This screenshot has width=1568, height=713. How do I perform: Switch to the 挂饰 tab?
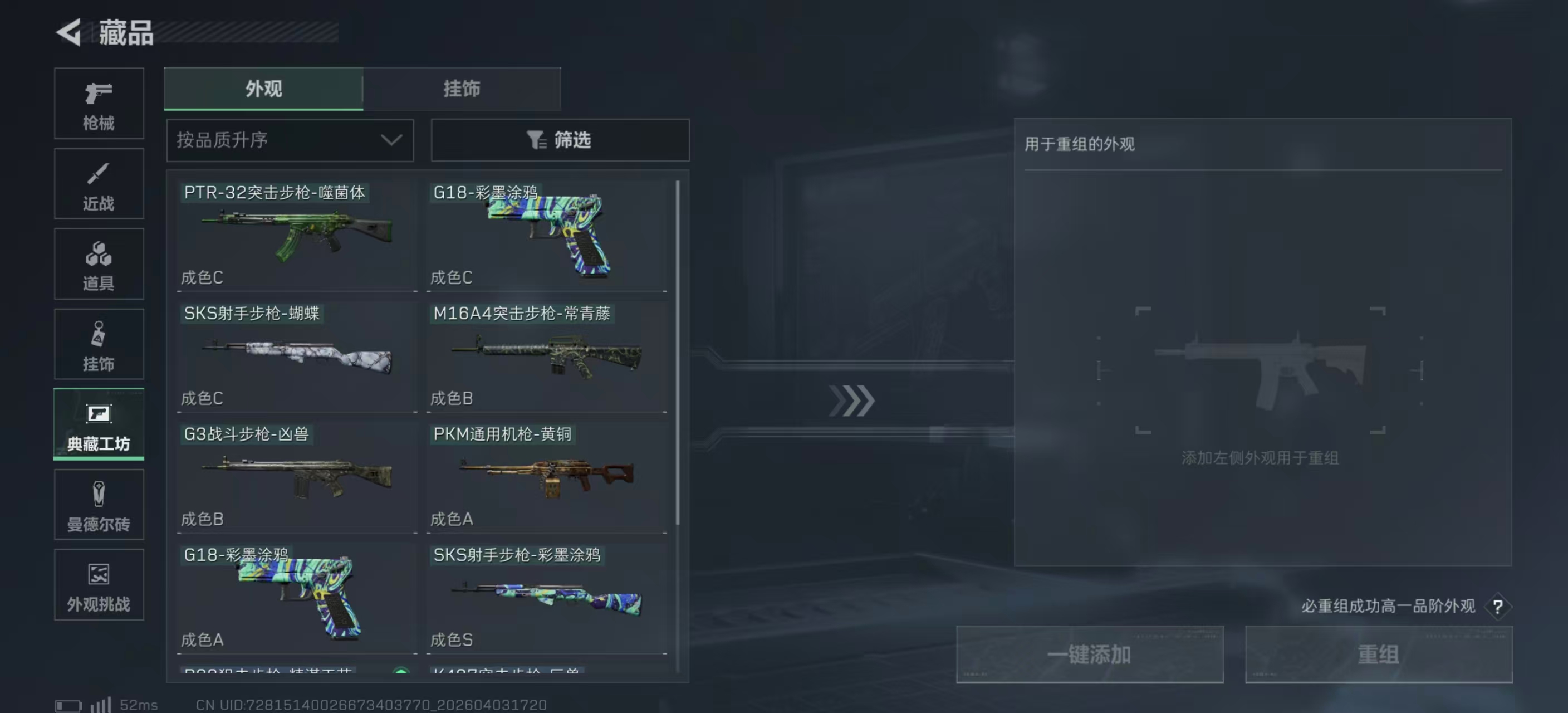pyautogui.click(x=462, y=89)
